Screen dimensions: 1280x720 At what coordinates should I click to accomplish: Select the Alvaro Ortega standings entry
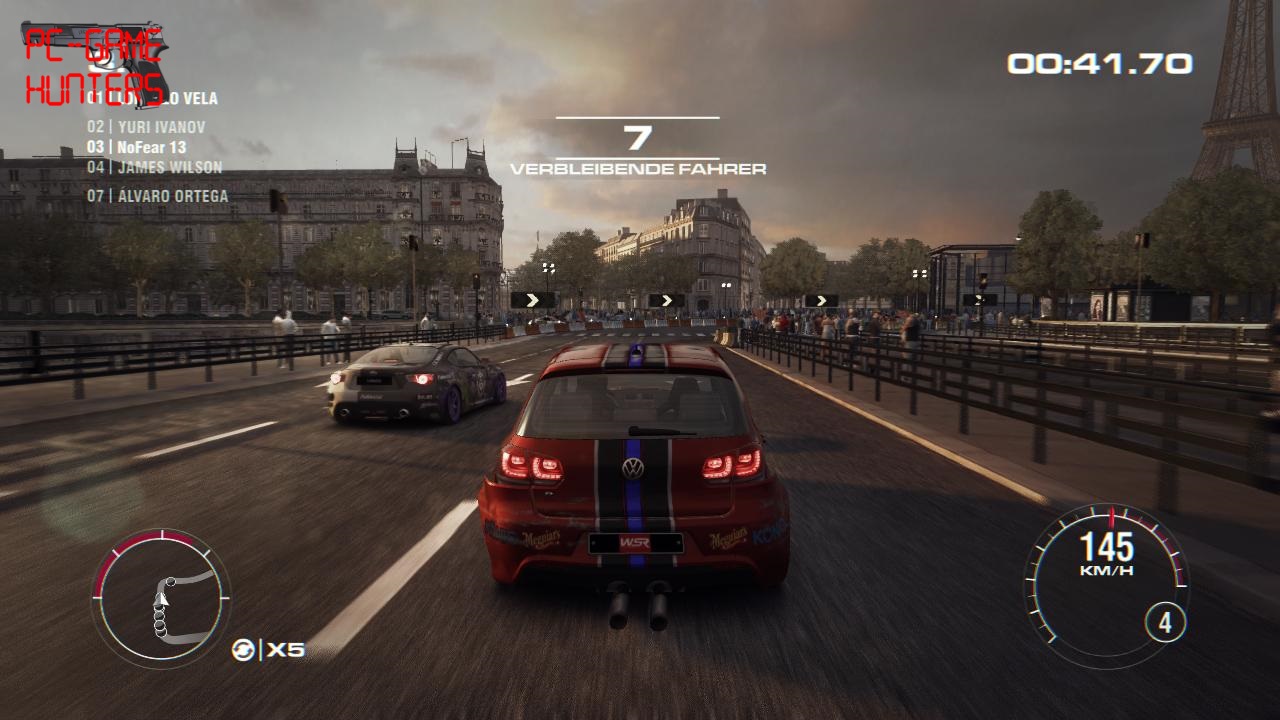157,196
